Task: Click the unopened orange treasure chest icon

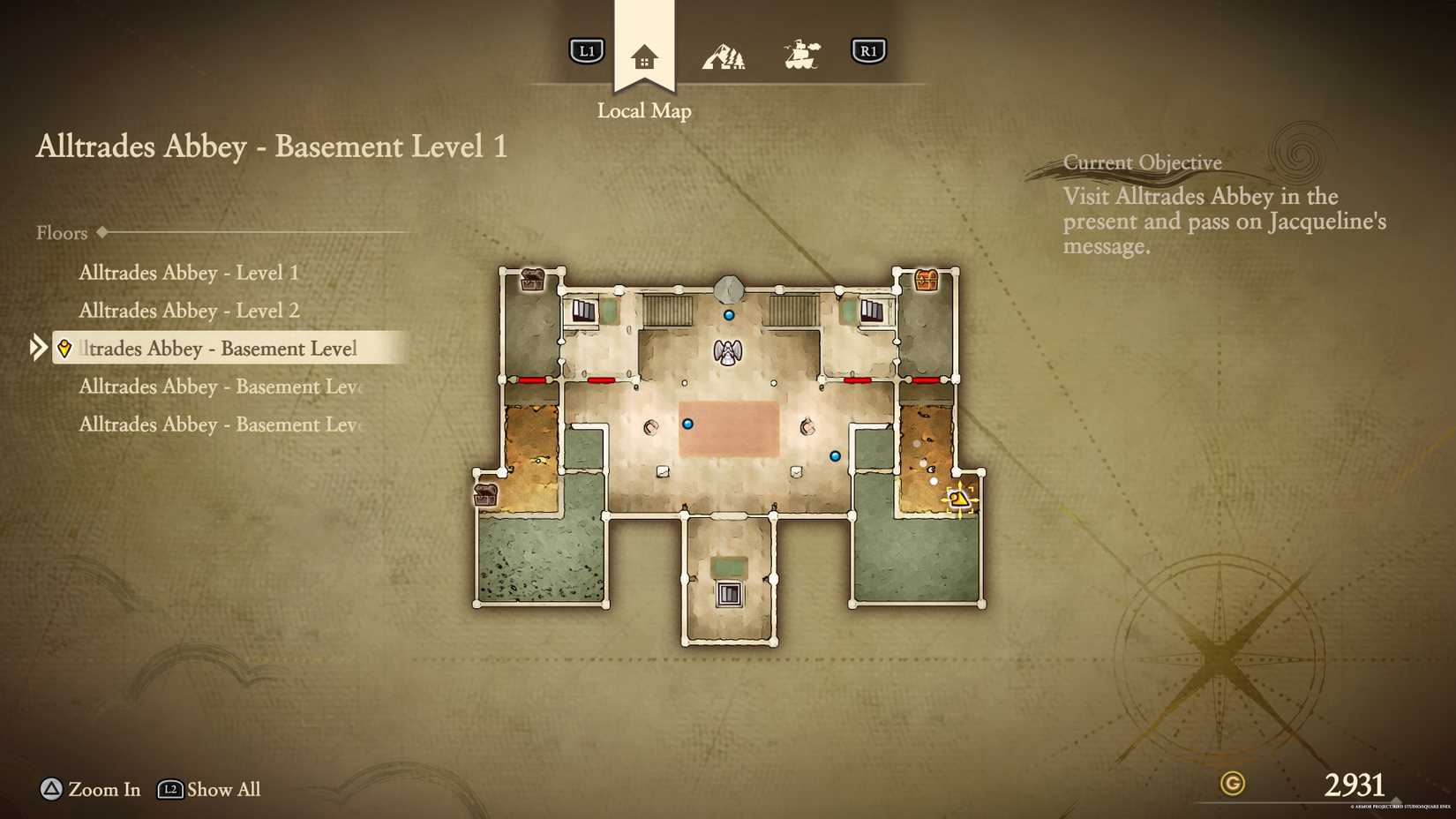Action: click(925, 281)
